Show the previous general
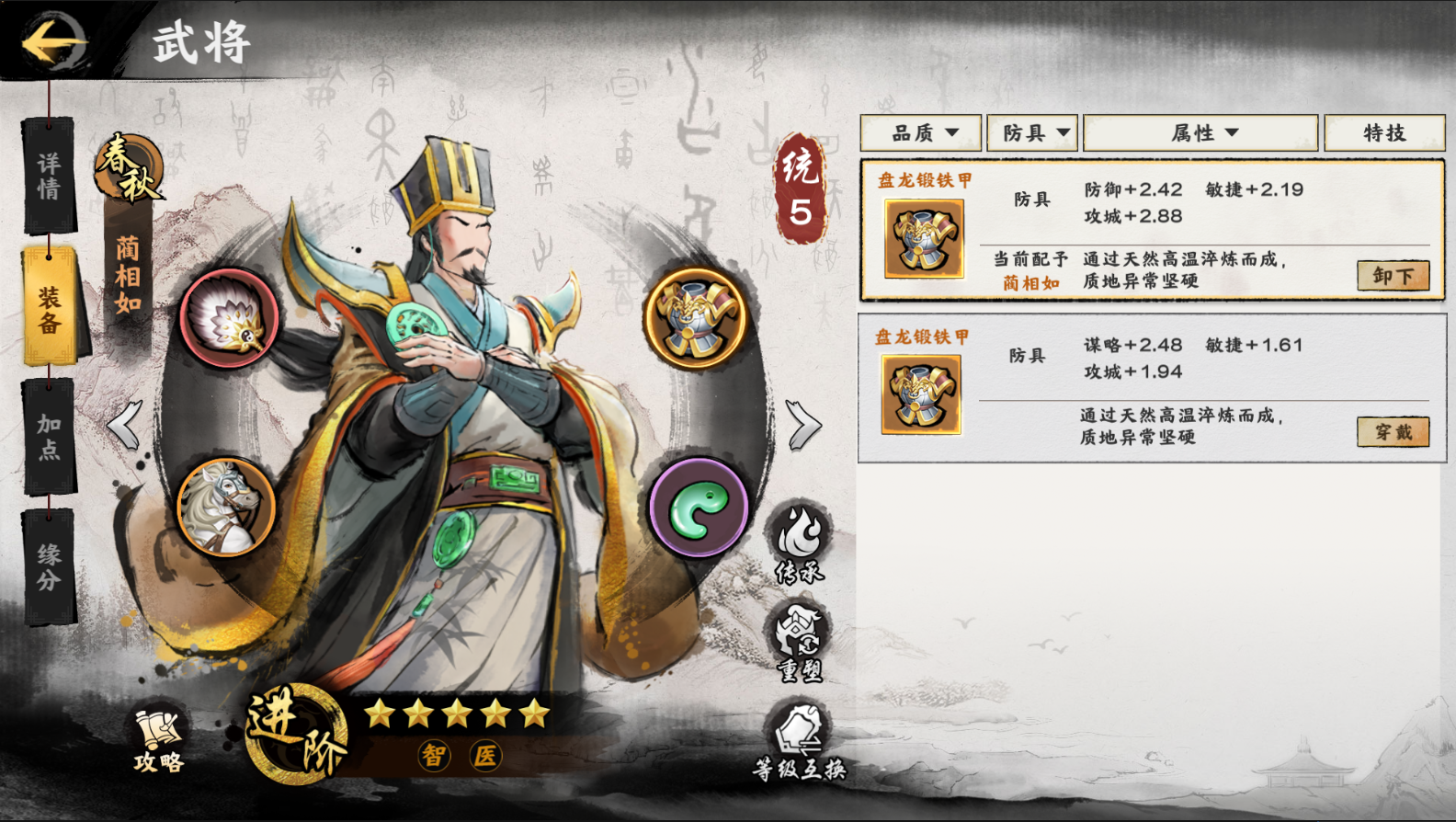Screen dimensions: 1456x822 point(125,425)
